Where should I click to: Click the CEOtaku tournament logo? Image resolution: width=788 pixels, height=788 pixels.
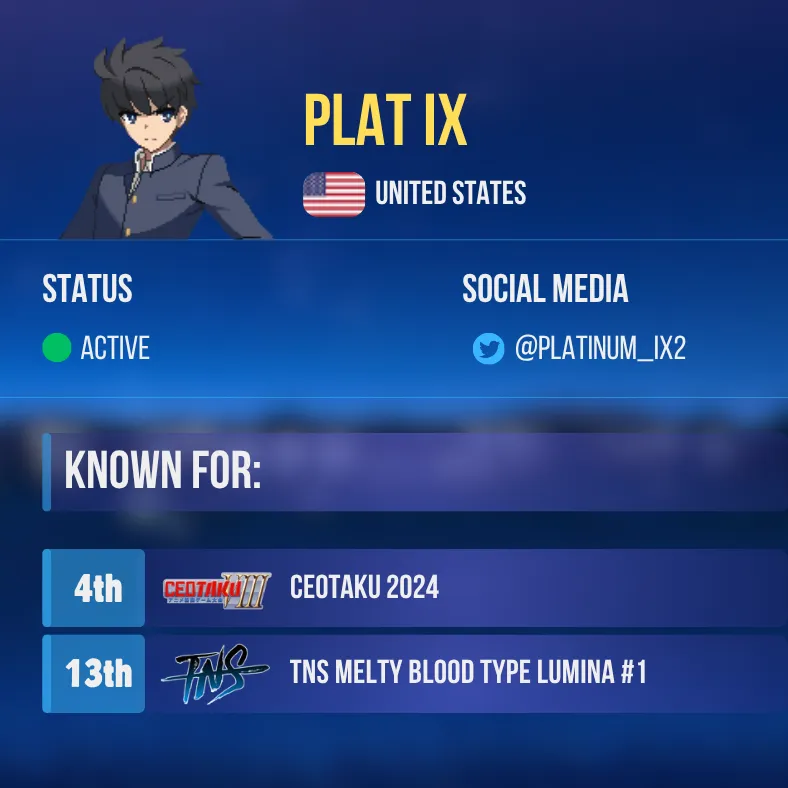pos(216,589)
